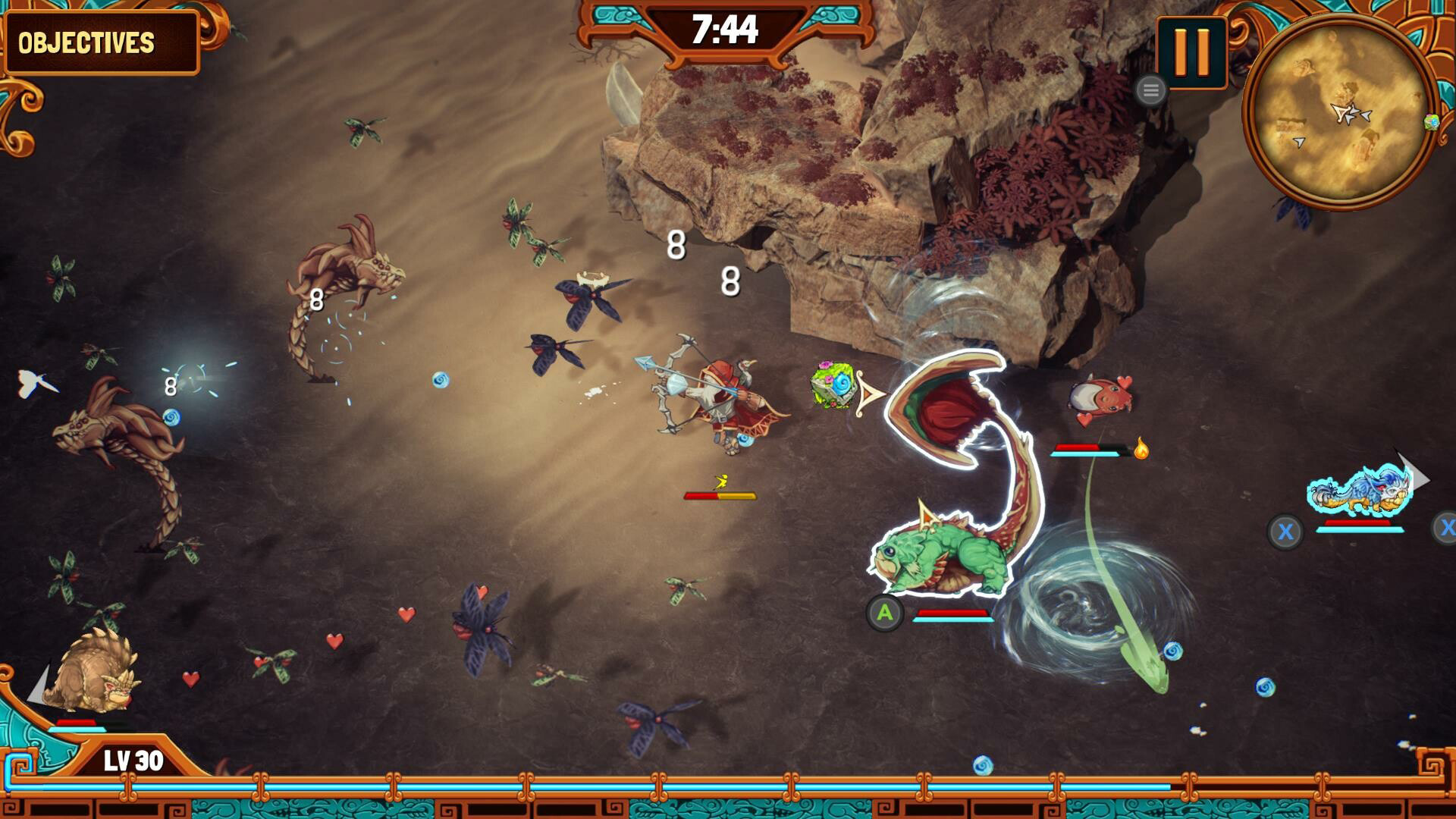Pause the game with the pause button
This screenshot has height=819, width=1456.
(1191, 52)
